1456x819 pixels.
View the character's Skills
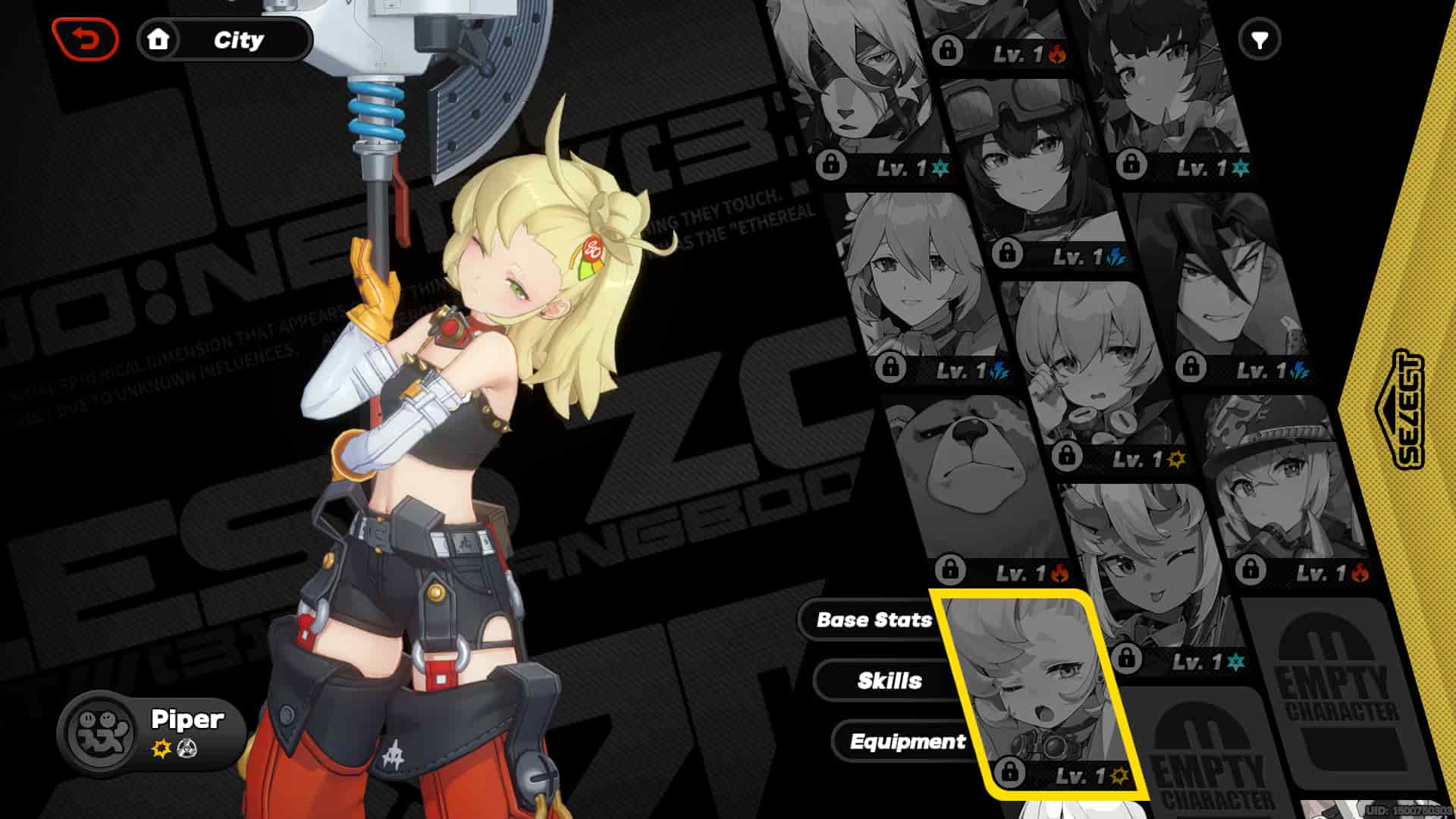(889, 680)
